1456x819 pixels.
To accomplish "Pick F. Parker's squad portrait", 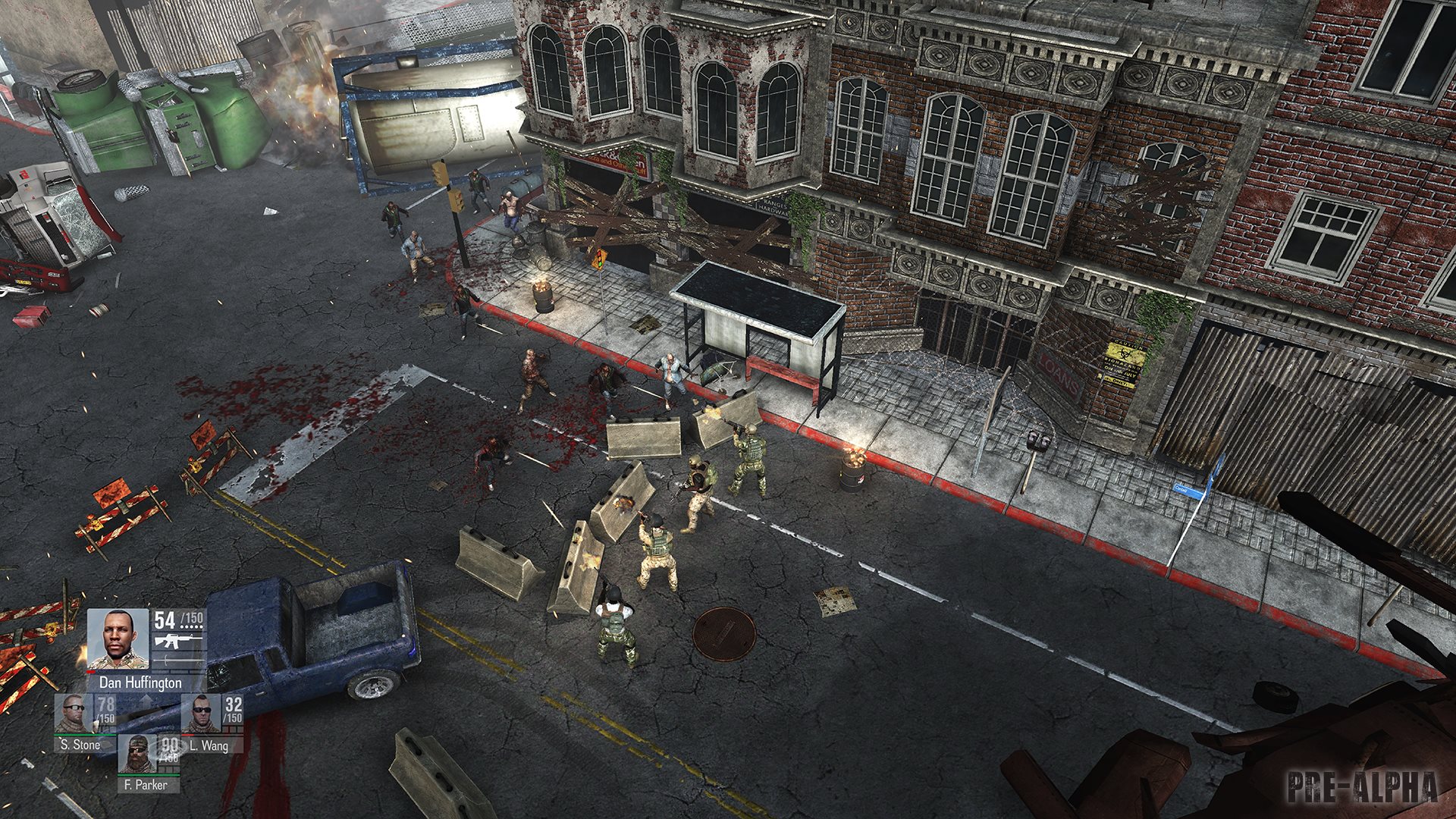I will 138,753.
